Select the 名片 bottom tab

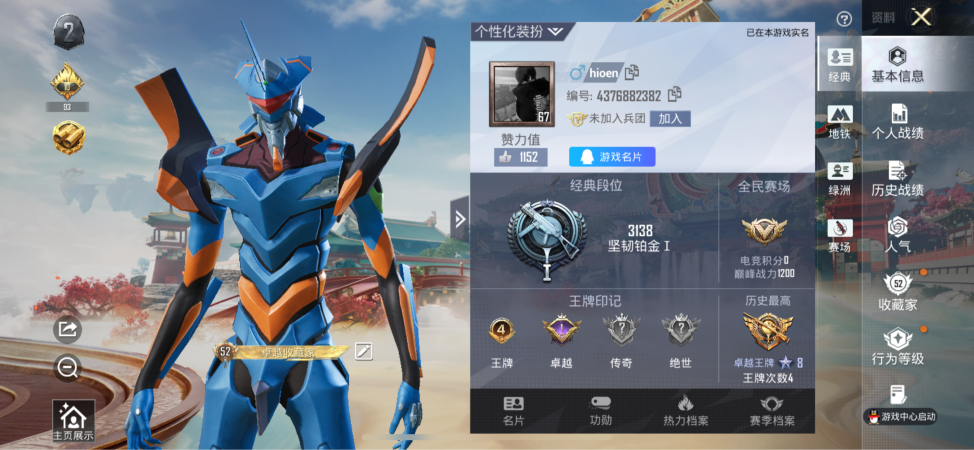[513, 411]
